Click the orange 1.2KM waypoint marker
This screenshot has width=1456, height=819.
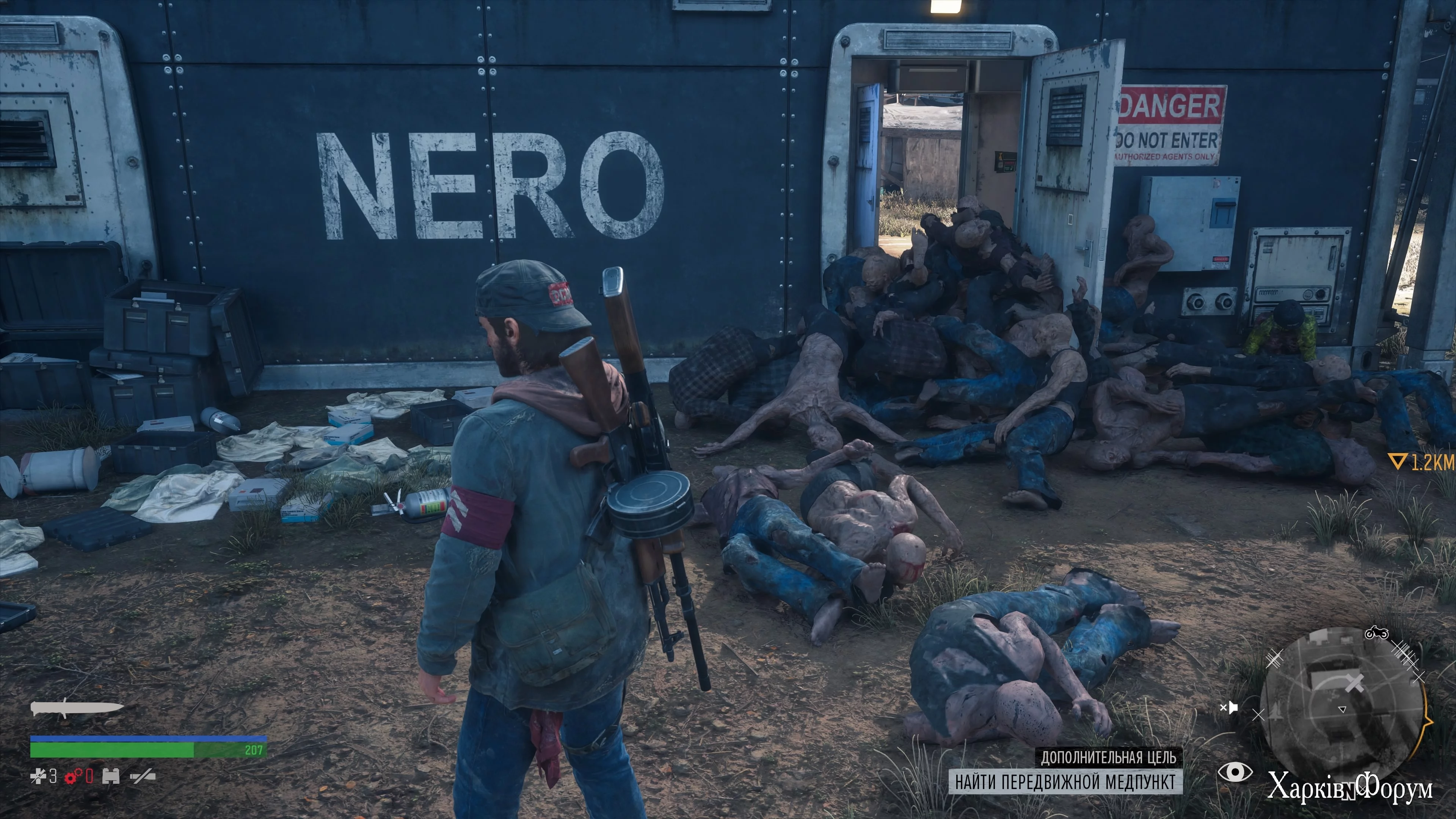click(x=1421, y=463)
